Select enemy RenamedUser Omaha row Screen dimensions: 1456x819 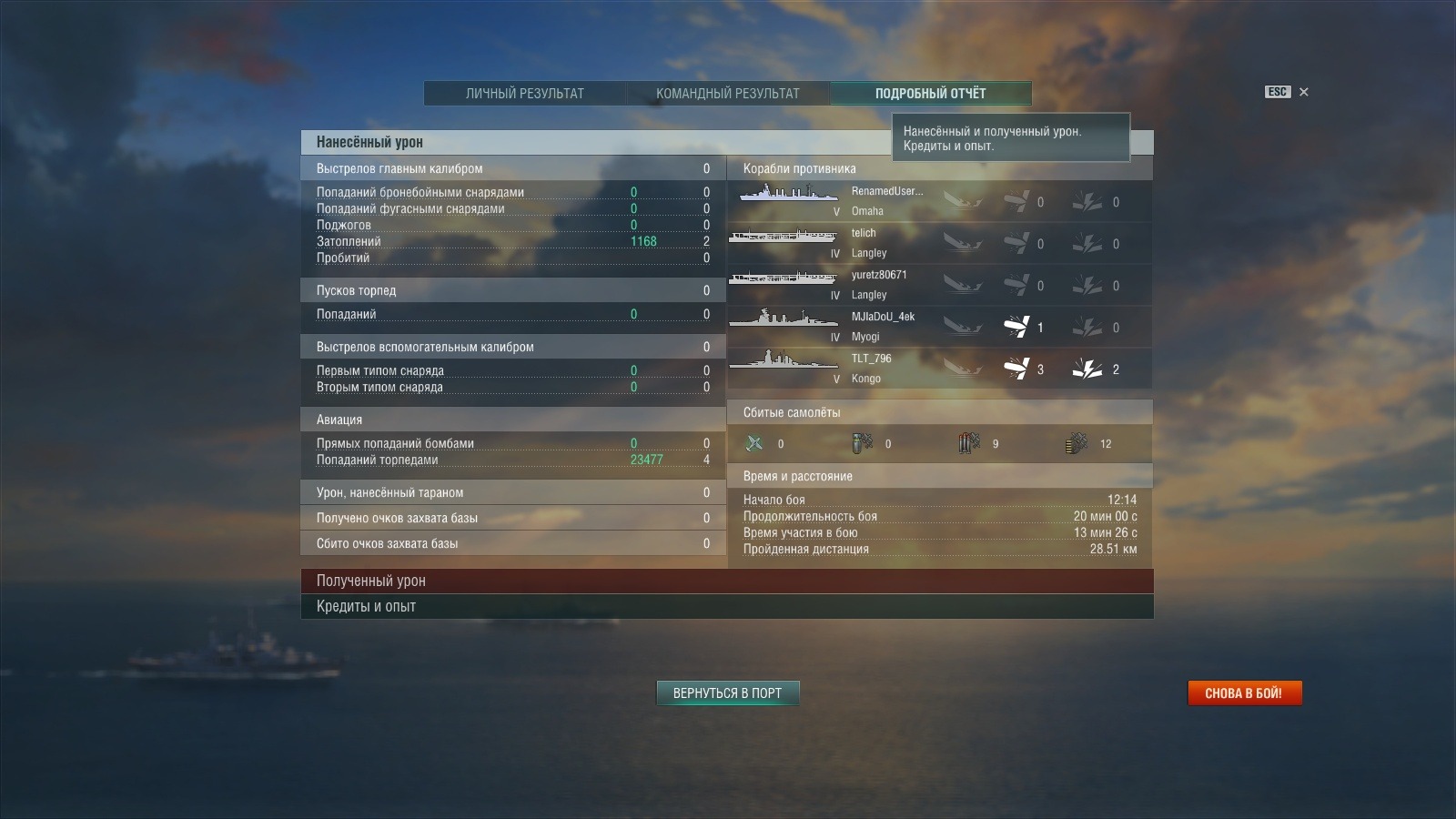click(939, 201)
